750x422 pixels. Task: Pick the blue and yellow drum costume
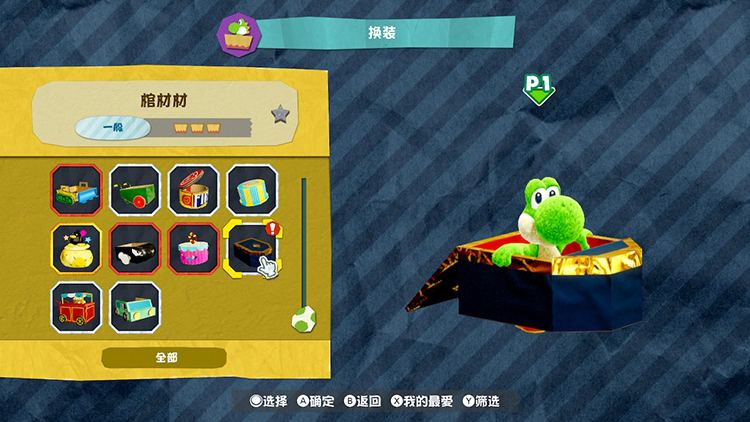pyautogui.click(x=252, y=190)
